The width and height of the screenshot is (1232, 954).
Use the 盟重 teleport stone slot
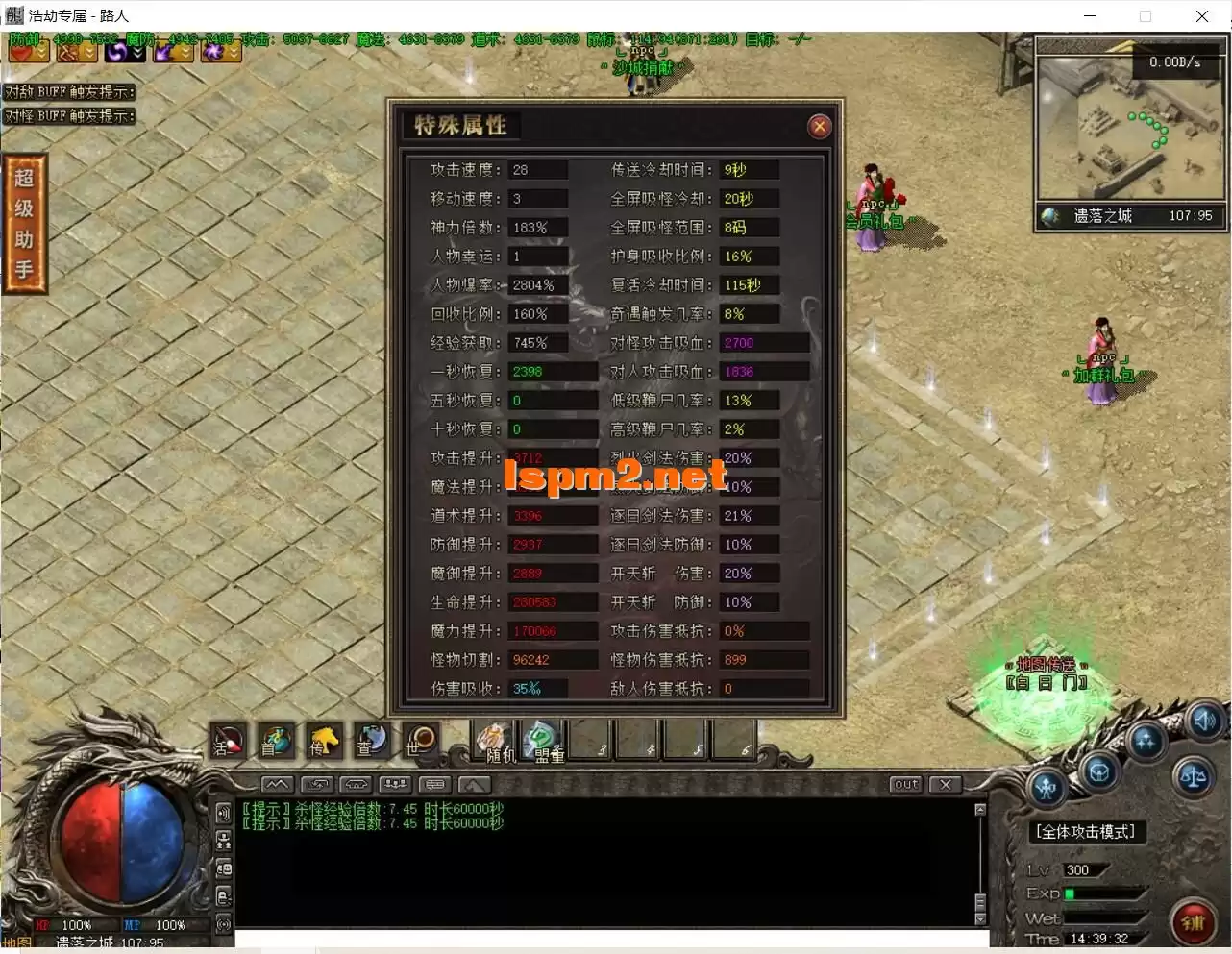pyautogui.click(x=544, y=741)
